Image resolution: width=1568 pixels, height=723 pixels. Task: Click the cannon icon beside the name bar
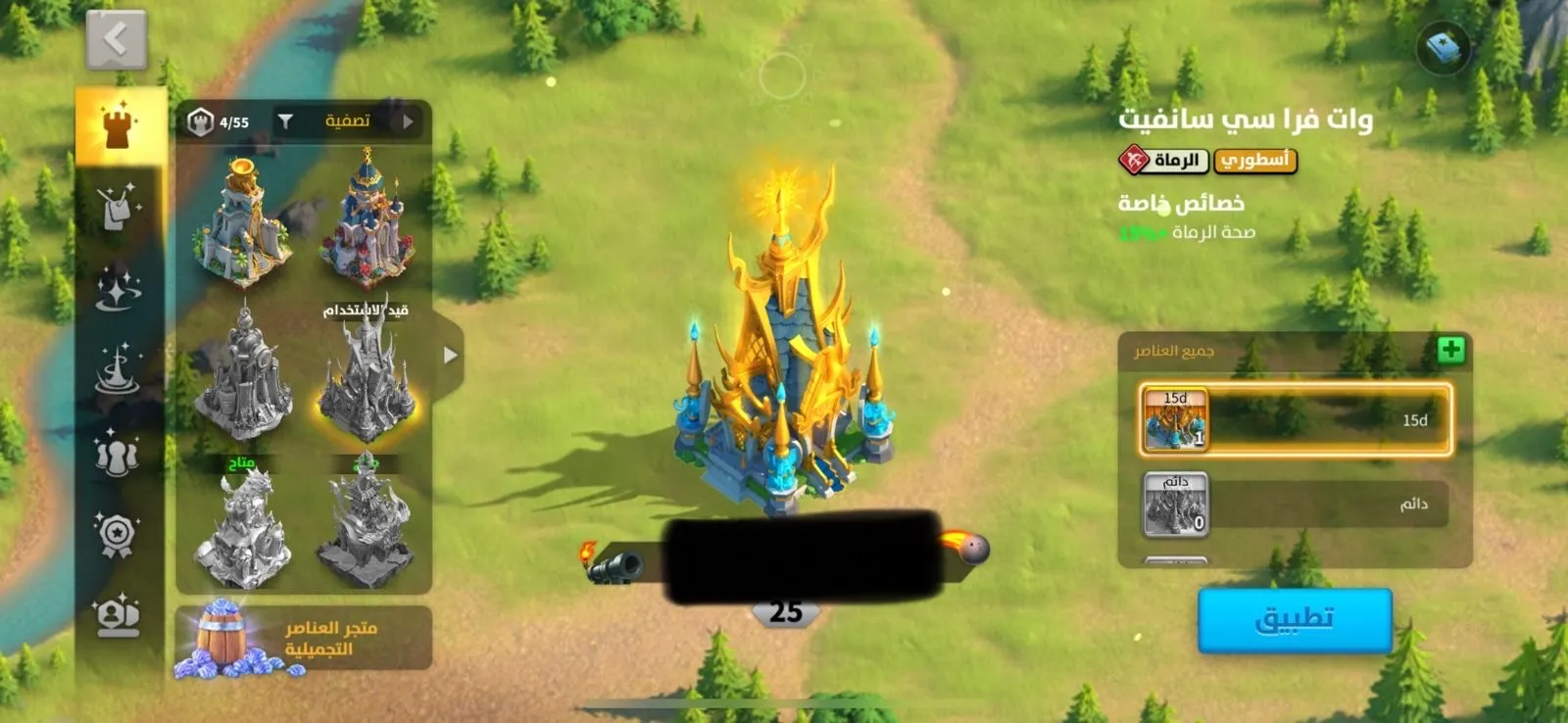614,565
